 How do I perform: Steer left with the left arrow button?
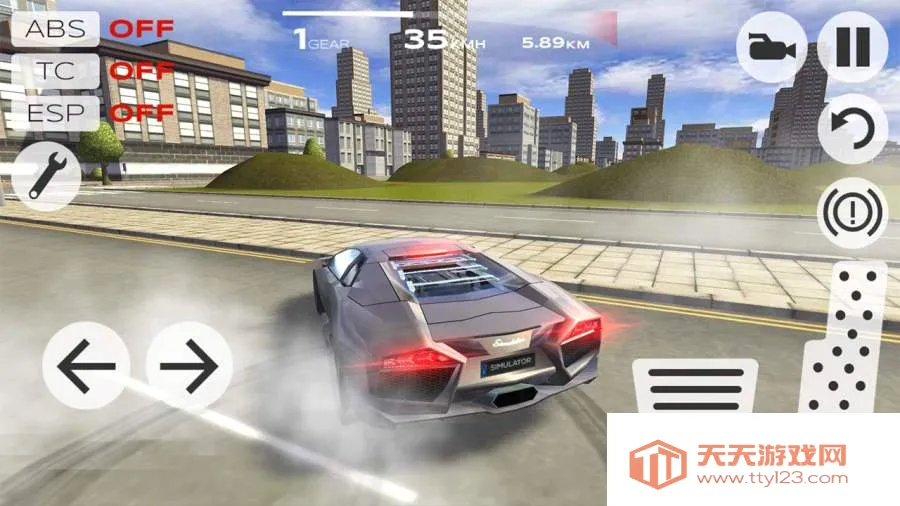tap(86, 366)
